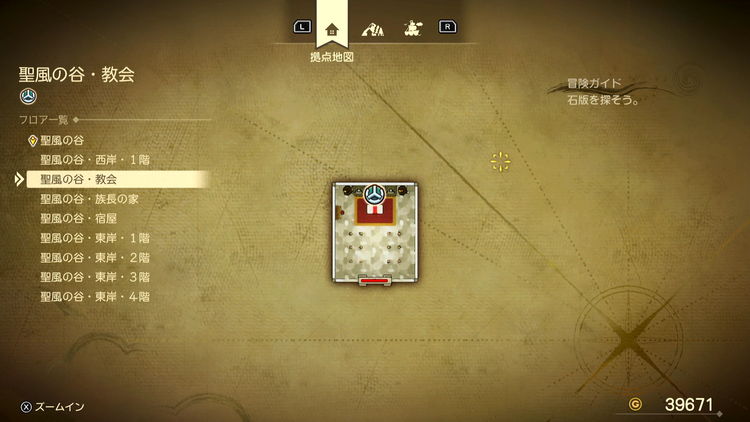The height and width of the screenshot is (422, 750).
Task: Open the 聖風の谷・族長の家 floor map
Action: [x=90, y=199]
